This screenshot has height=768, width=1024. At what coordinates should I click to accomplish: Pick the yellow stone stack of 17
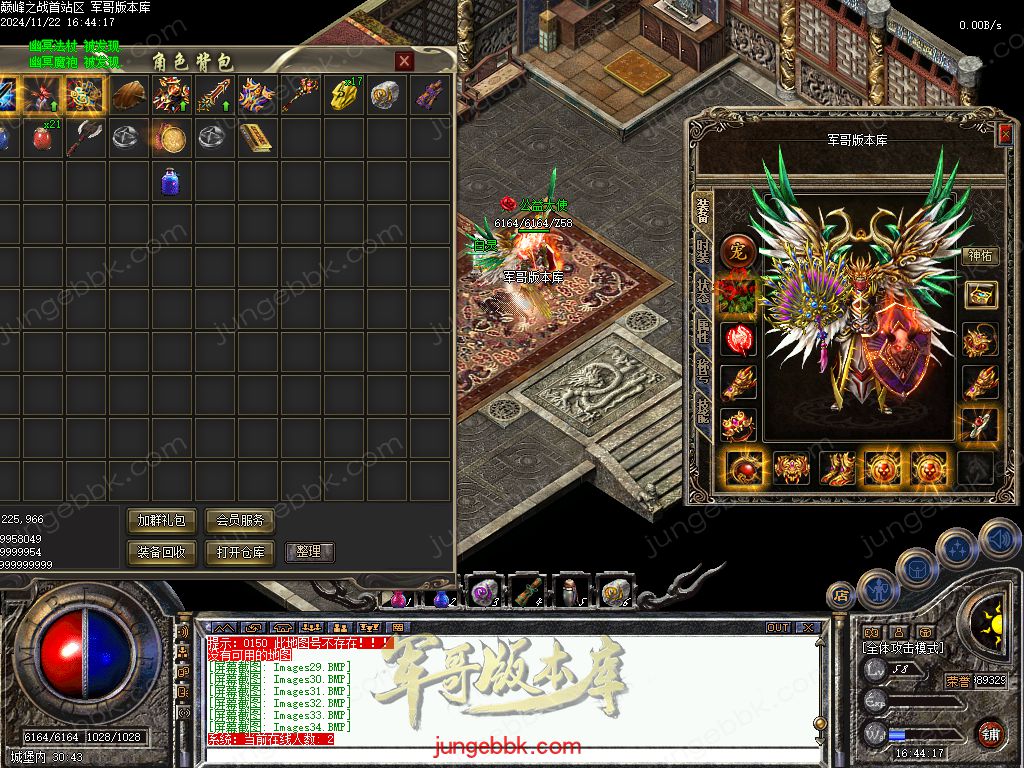point(342,95)
